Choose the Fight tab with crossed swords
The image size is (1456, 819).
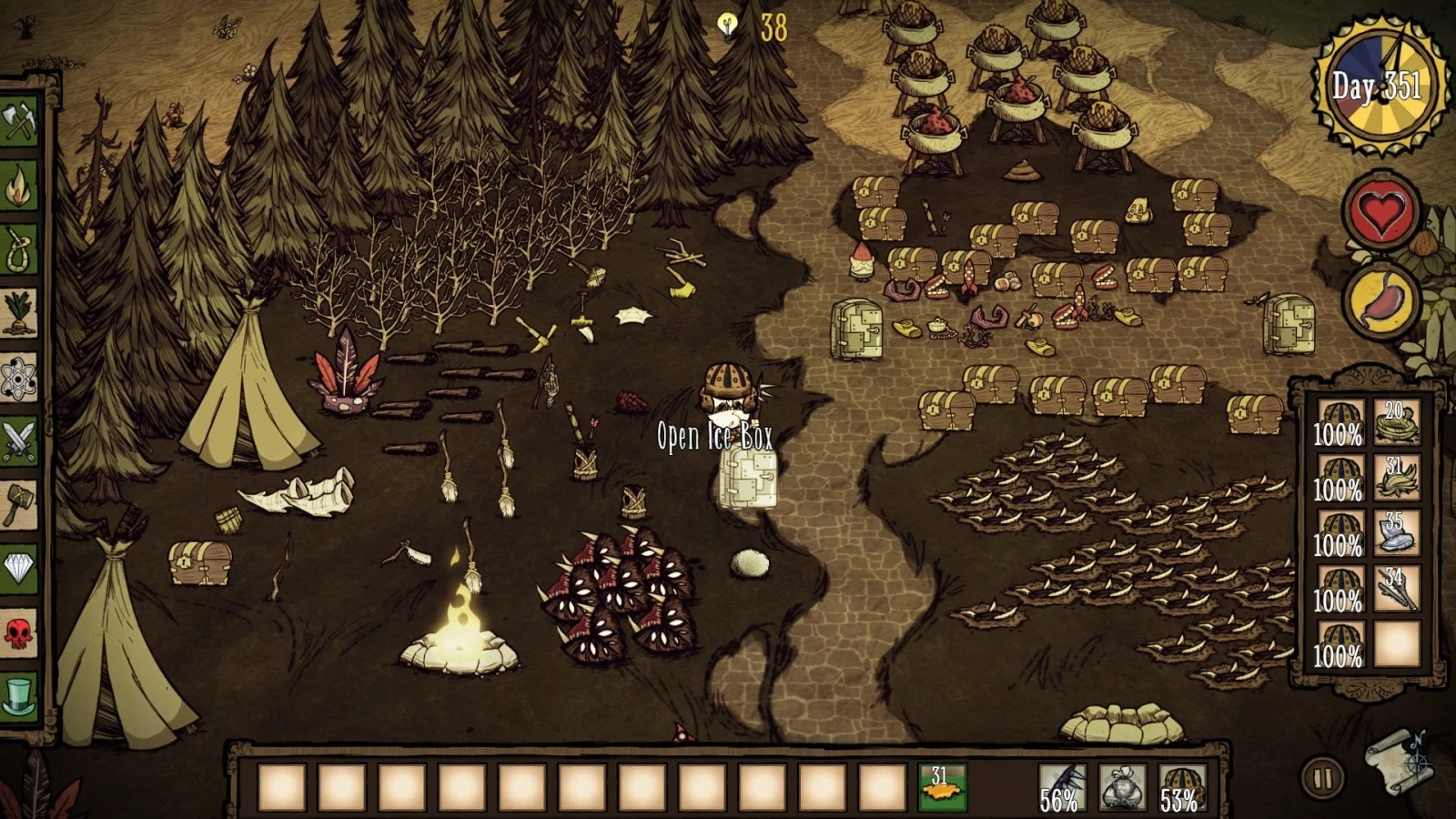[x=18, y=441]
